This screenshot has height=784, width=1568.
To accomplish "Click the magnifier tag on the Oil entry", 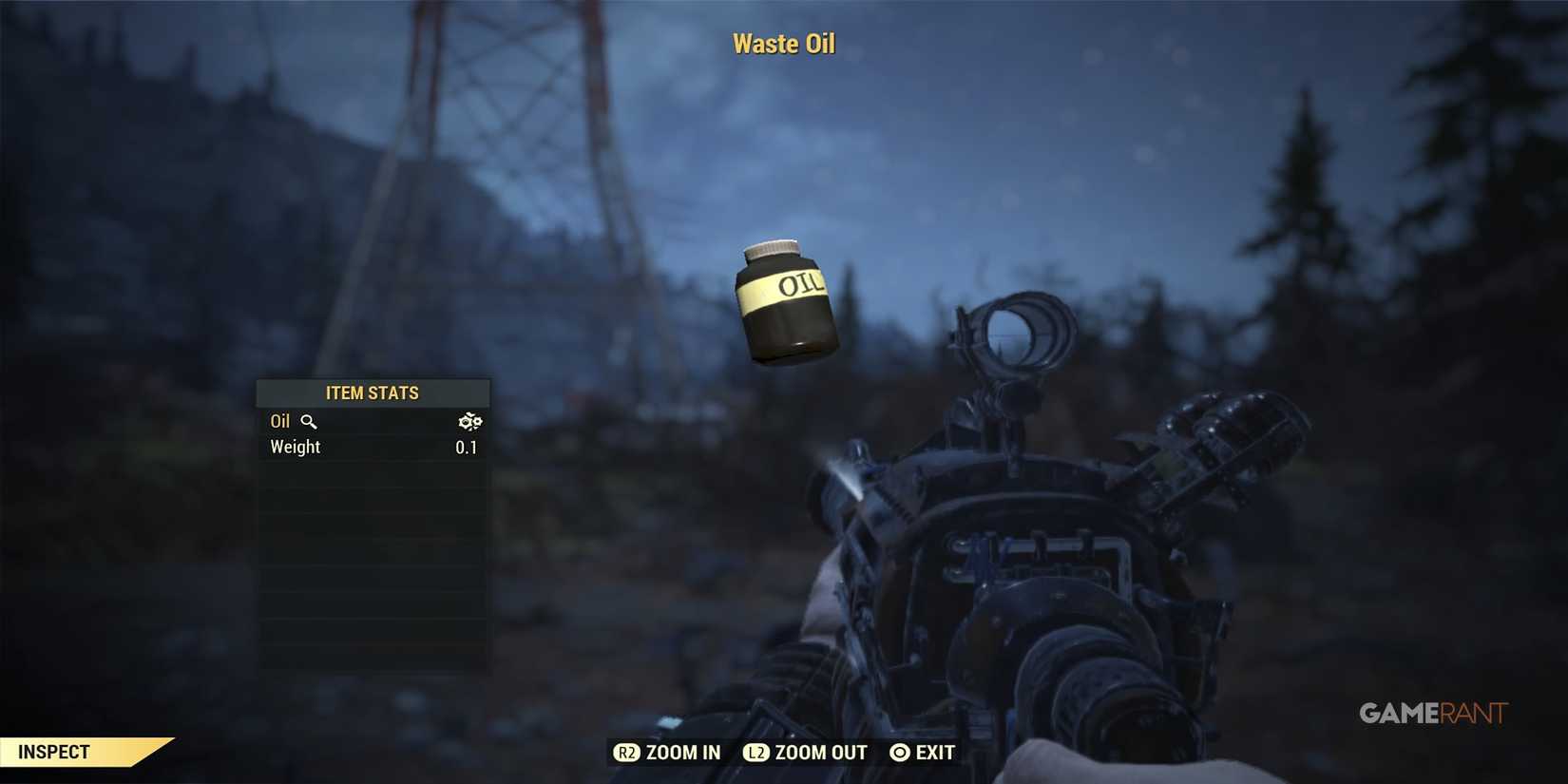I will (x=310, y=421).
